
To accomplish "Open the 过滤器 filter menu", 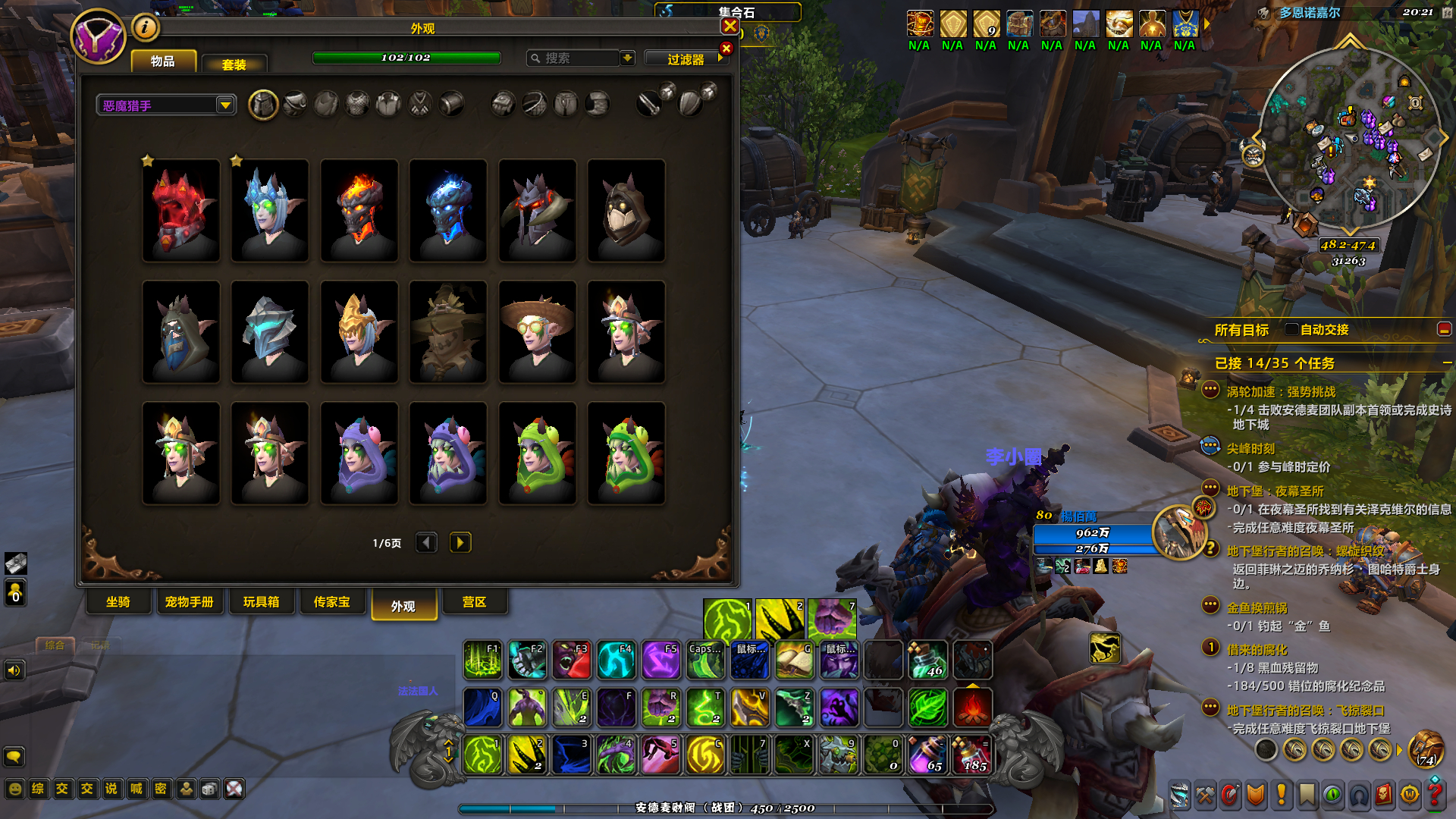I will (686, 59).
